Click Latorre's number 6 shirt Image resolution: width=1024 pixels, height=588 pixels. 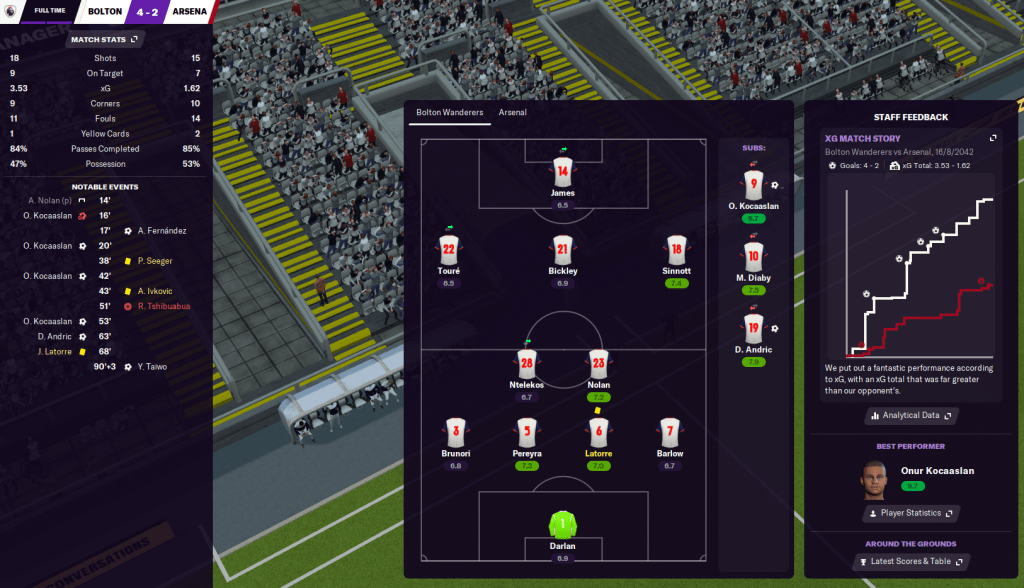(599, 431)
